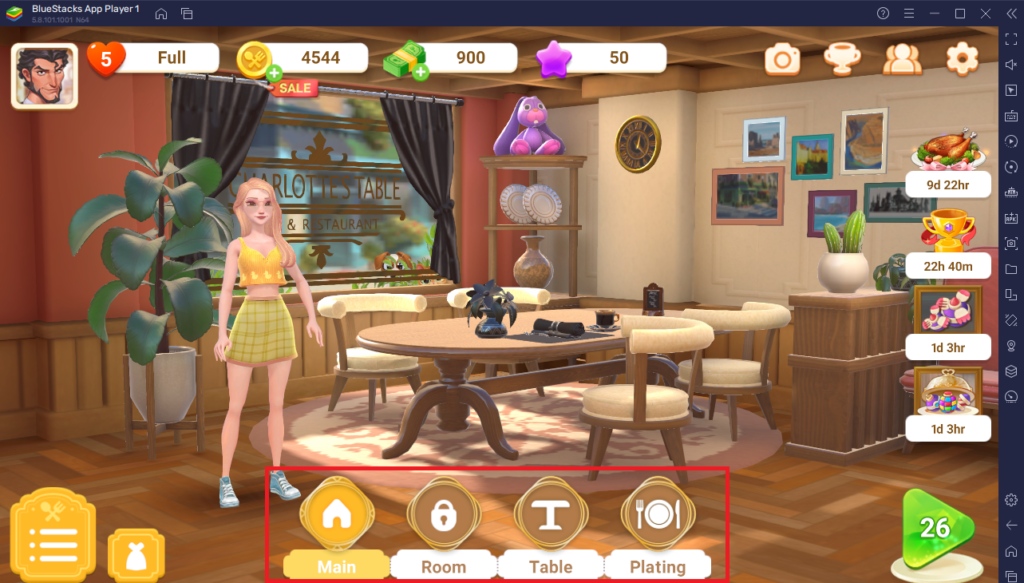Maximize the BlueStacks window
The height and width of the screenshot is (583, 1024).
coord(959,13)
